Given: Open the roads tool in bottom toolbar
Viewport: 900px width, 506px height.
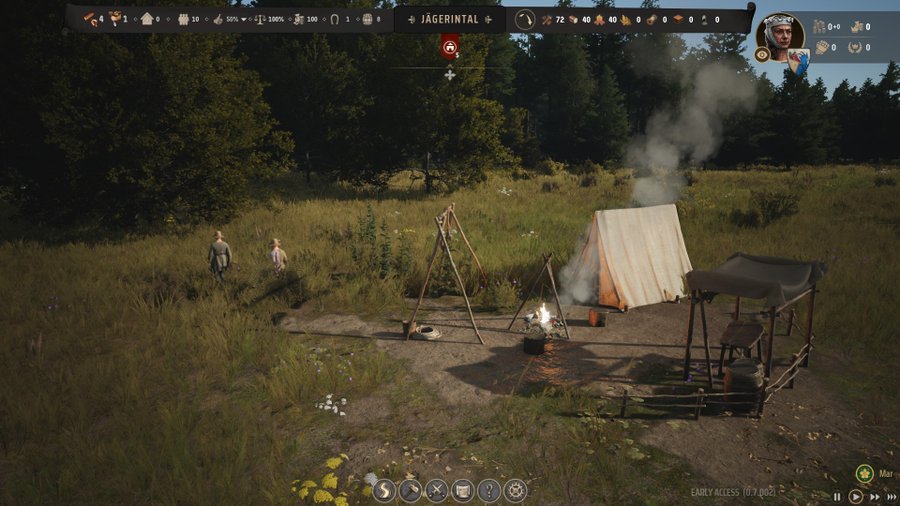Looking at the screenshot, I should click(x=385, y=490).
